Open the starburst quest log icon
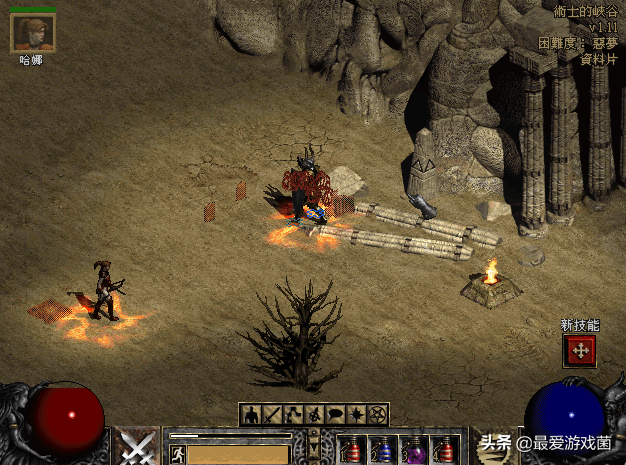 click(357, 414)
